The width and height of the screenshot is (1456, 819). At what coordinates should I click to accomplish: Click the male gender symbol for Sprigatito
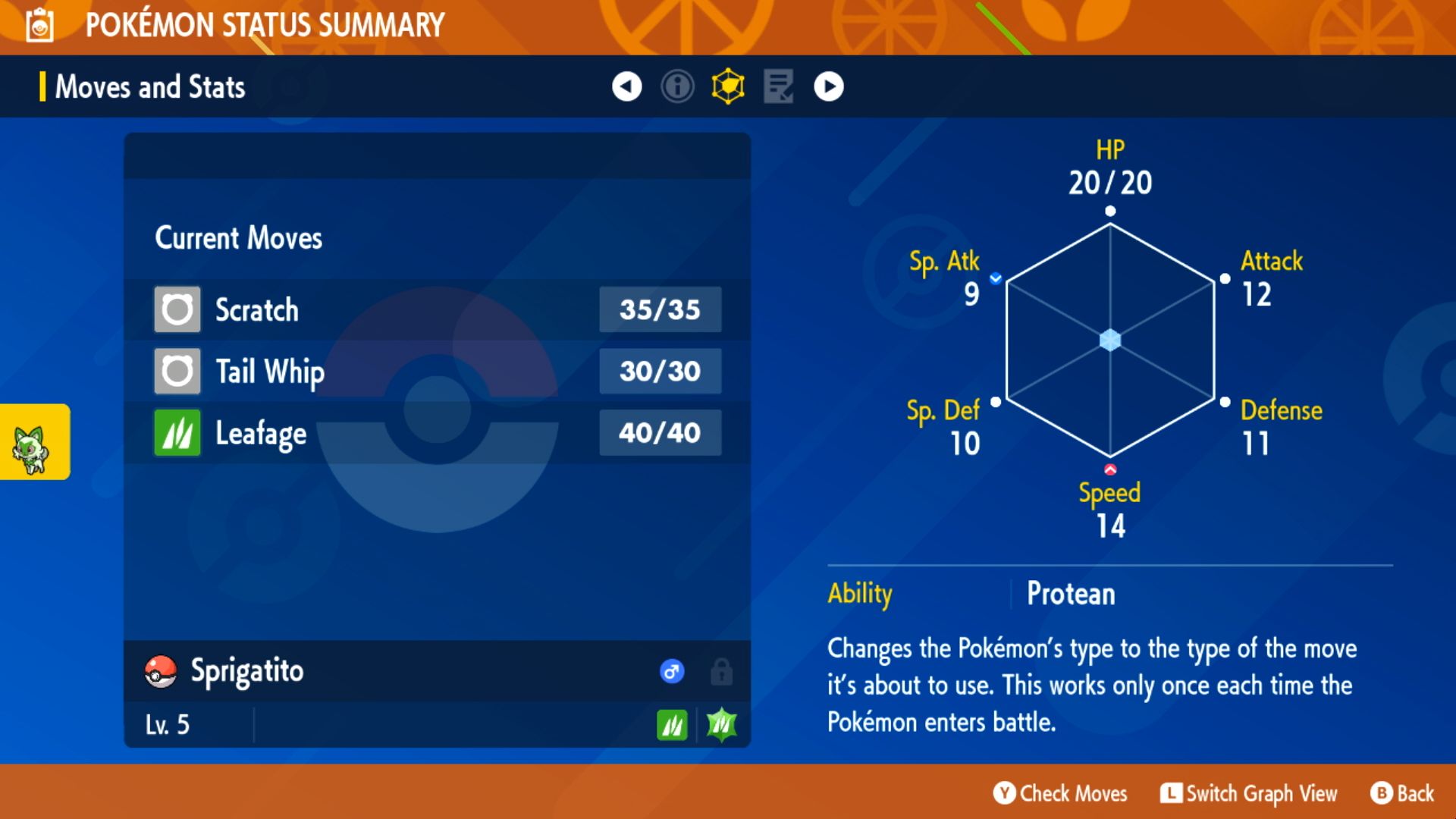(x=672, y=671)
